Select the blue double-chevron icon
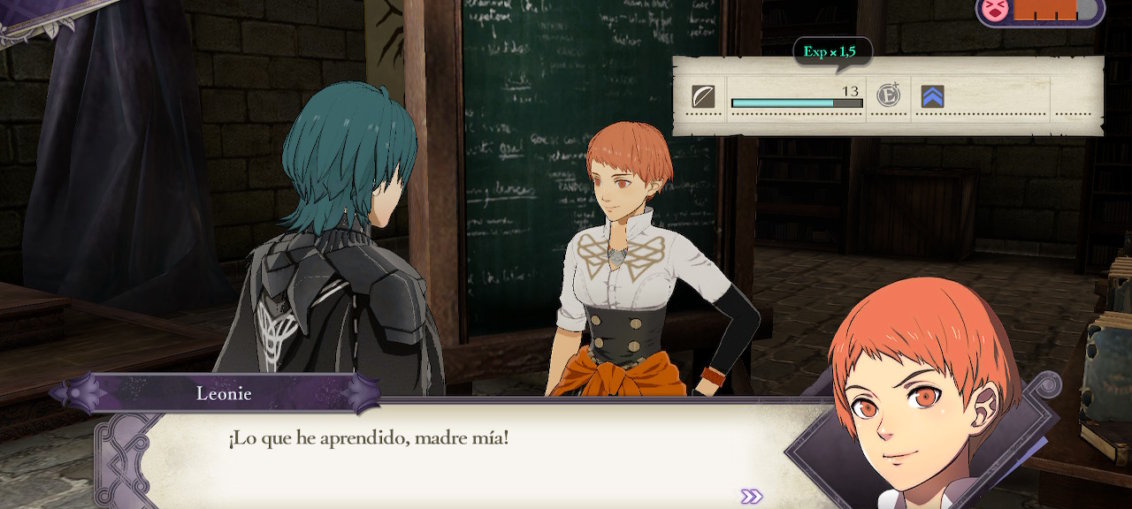Screen dimensions: 1132x509 (932, 96)
